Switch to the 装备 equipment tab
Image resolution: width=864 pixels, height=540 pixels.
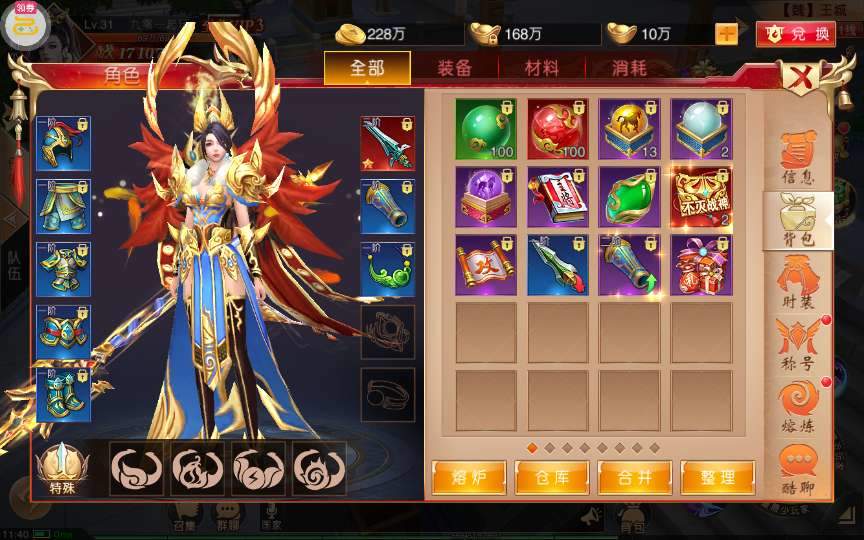(x=454, y=69)
